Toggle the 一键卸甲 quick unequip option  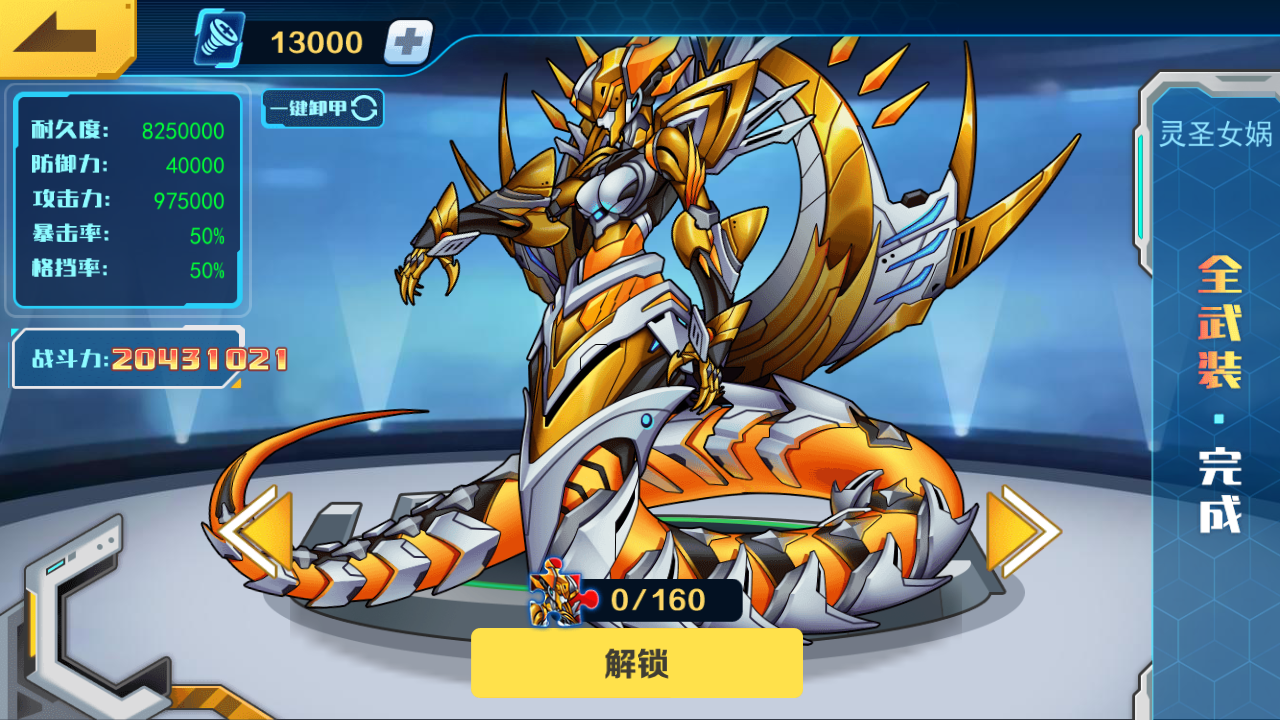coord(321,109)
